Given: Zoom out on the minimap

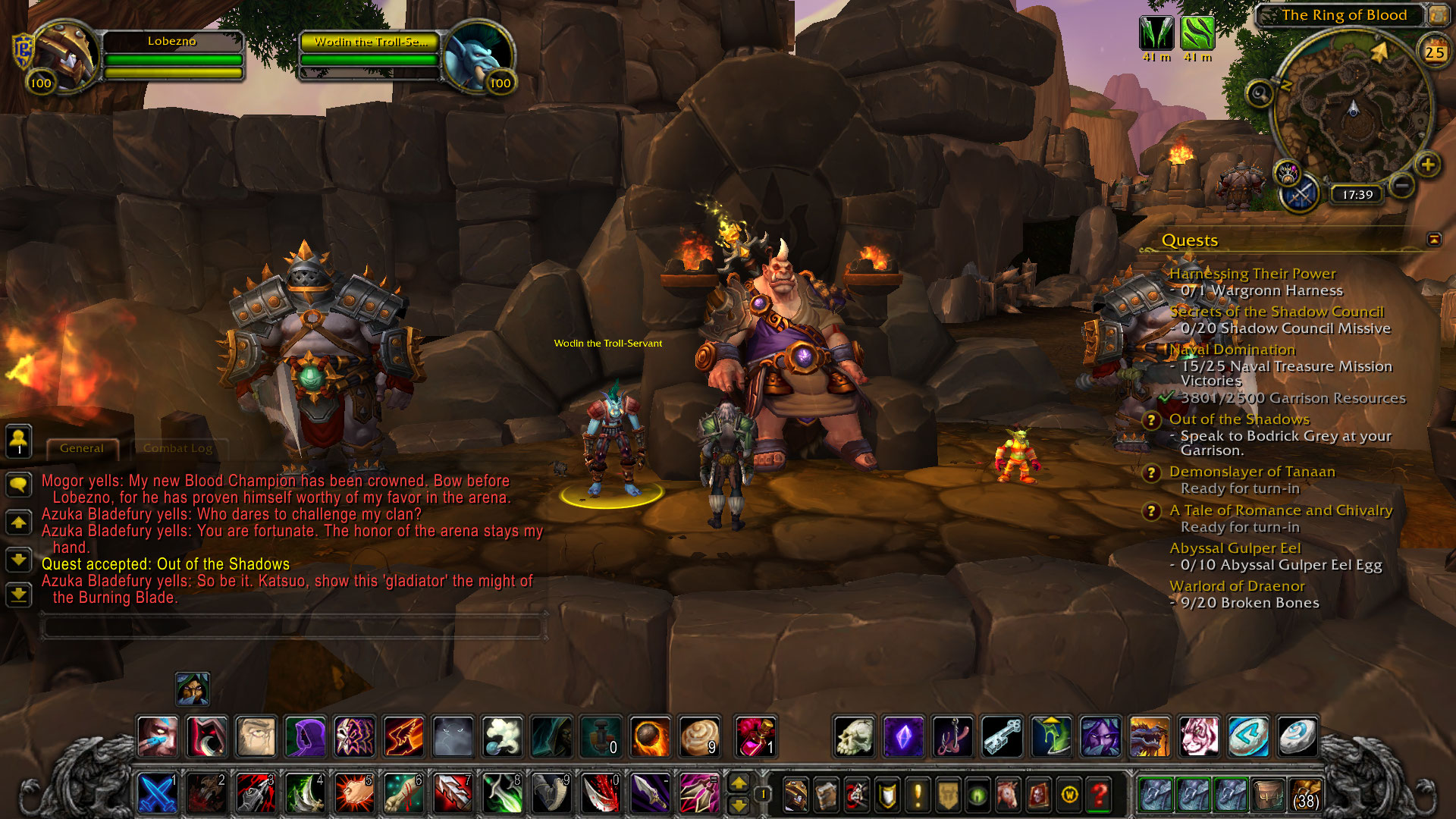Looking at the screenshot, I should pyautogui.click(x=1403, y=184).
